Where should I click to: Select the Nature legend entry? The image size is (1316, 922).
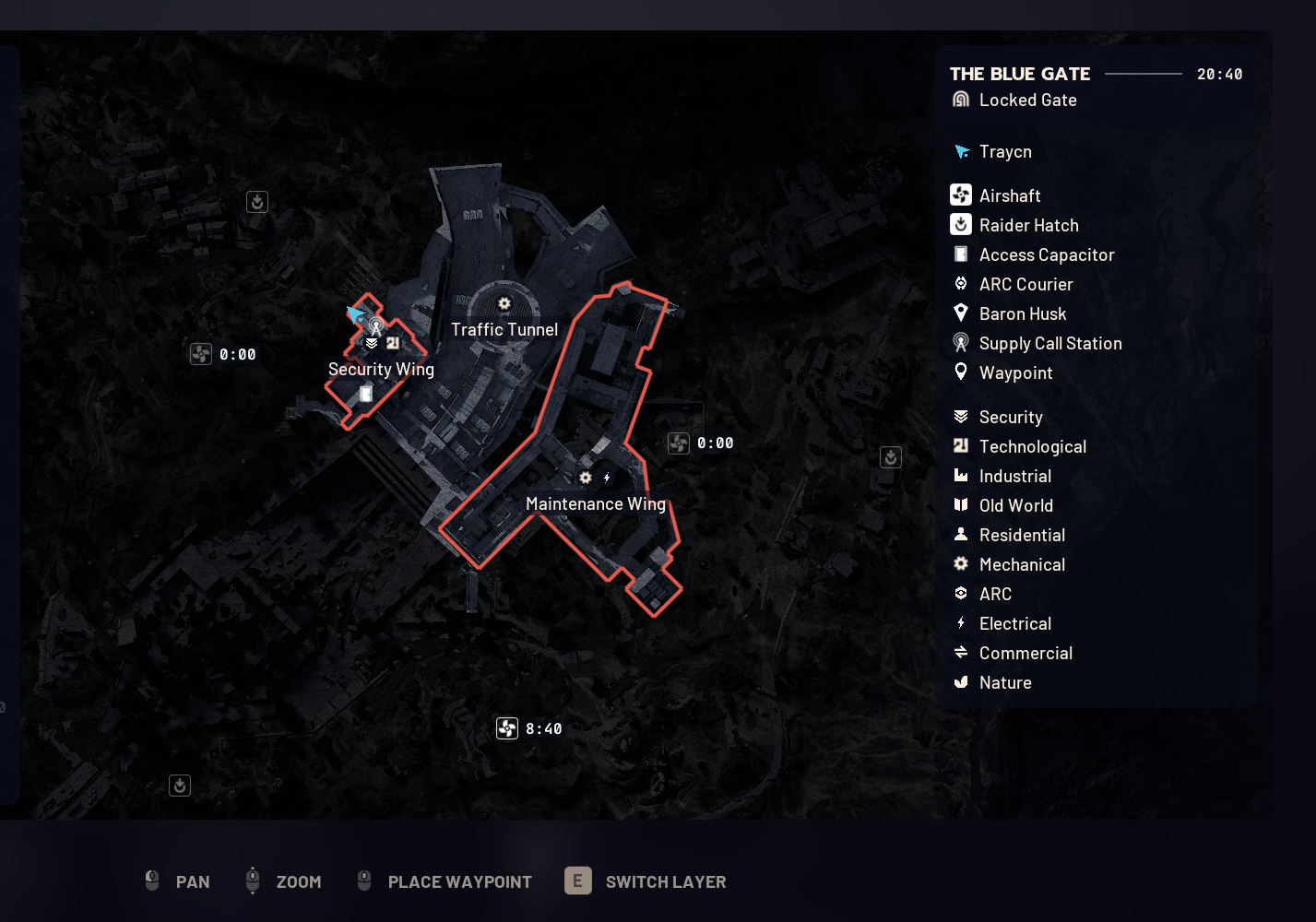1004,682
